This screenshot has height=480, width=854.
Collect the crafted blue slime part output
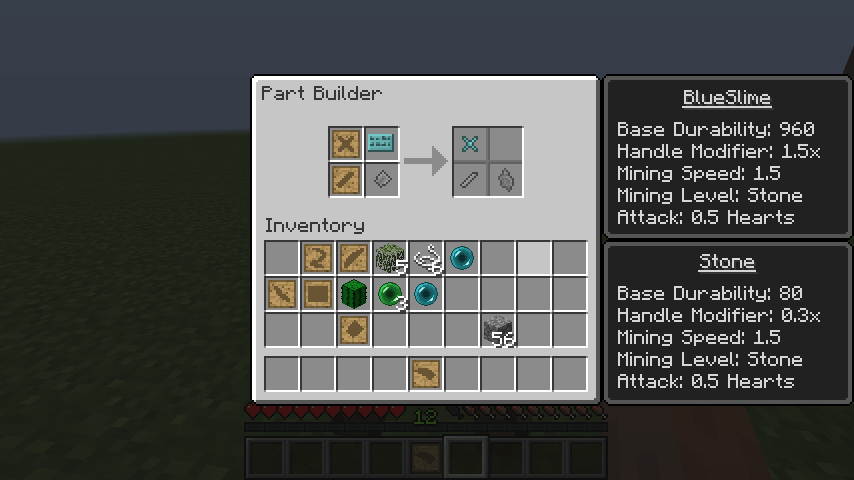[470, 144]
